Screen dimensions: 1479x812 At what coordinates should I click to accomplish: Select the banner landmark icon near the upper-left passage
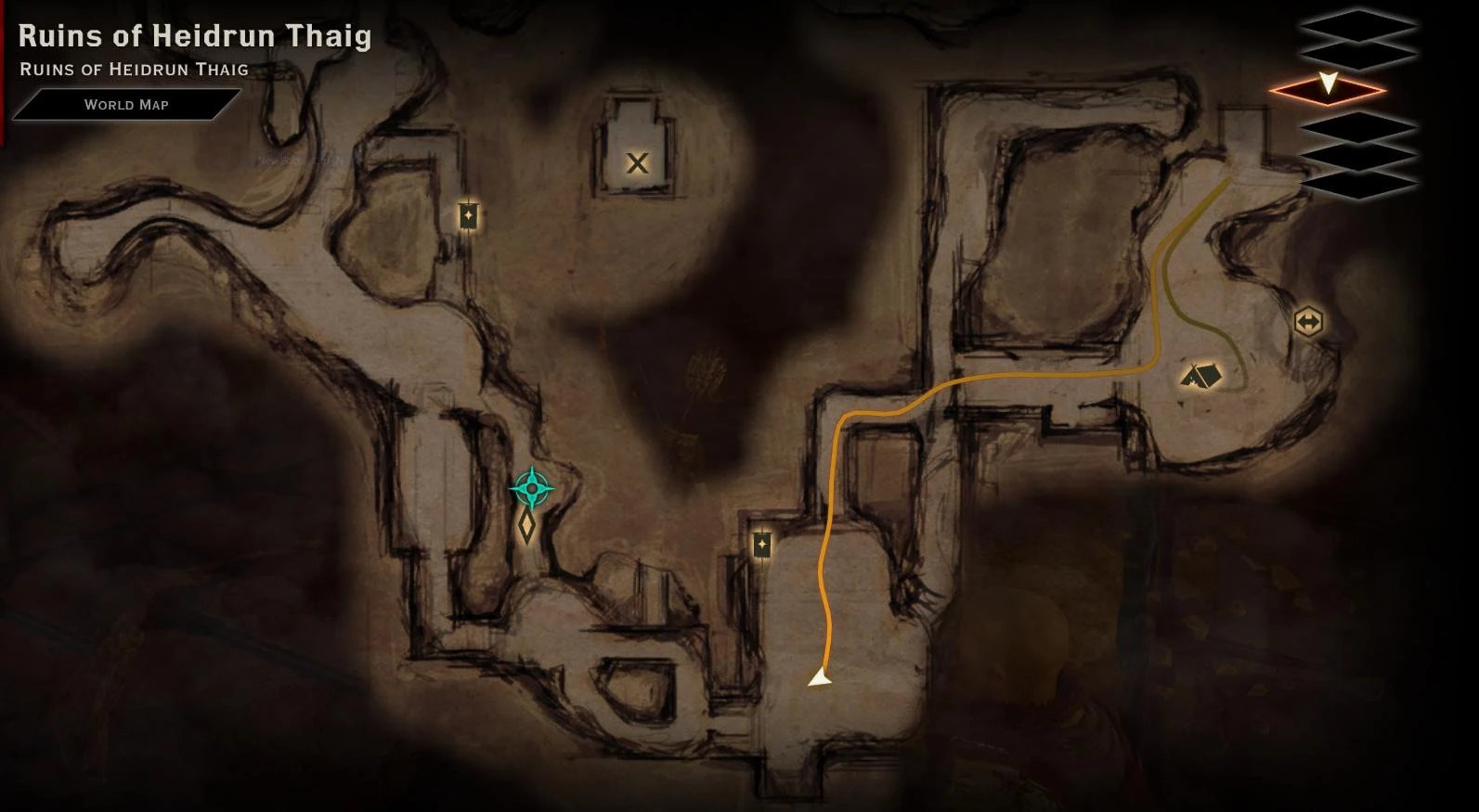pos(470,215)
